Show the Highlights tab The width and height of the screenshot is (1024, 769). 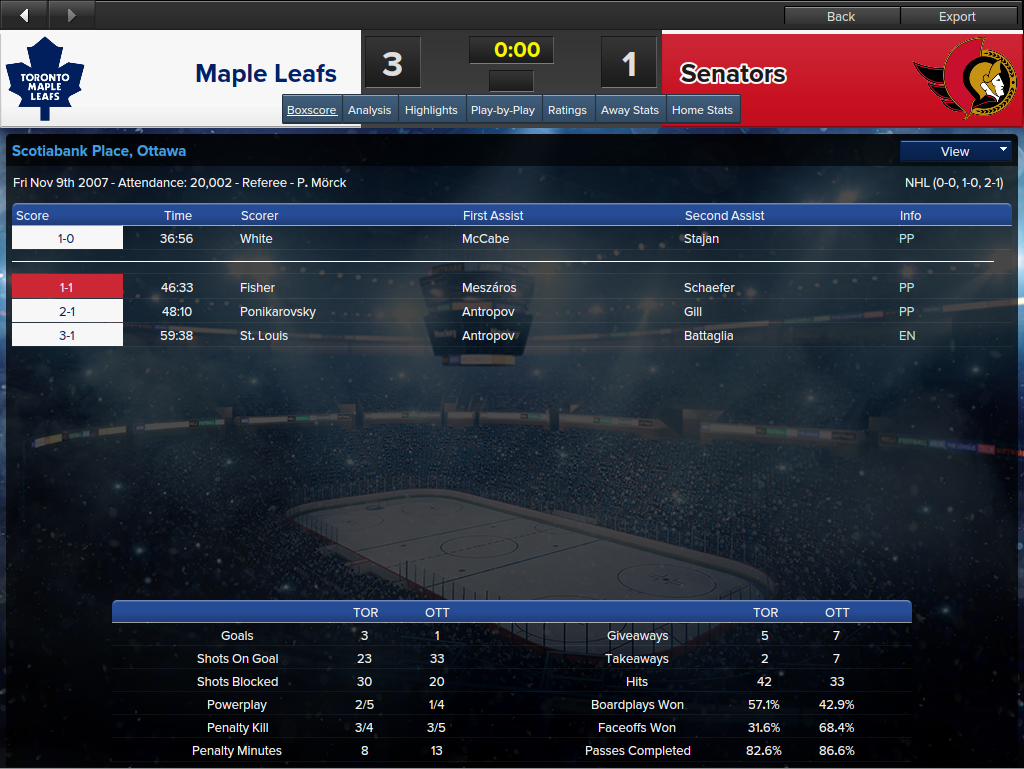click(x=431, y=110)
